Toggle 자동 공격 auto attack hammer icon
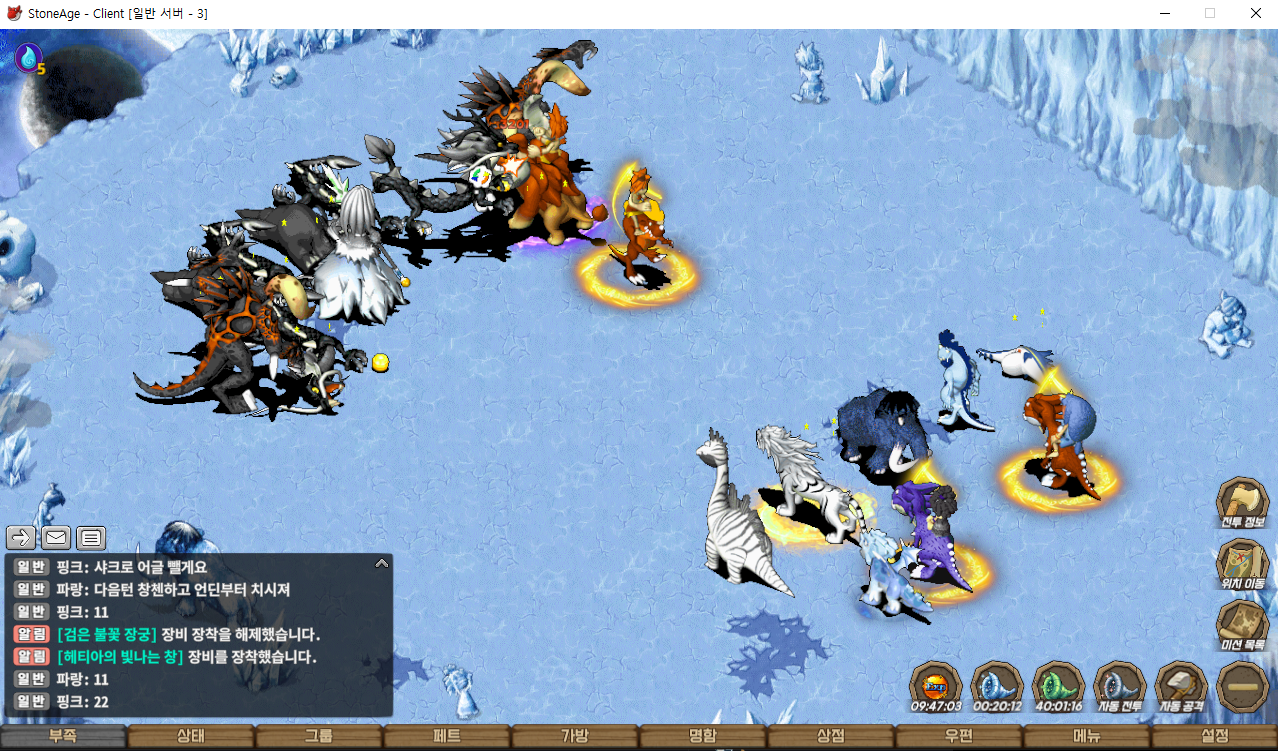Screen dimensions: 1278x751 [x=1181, y=687]
